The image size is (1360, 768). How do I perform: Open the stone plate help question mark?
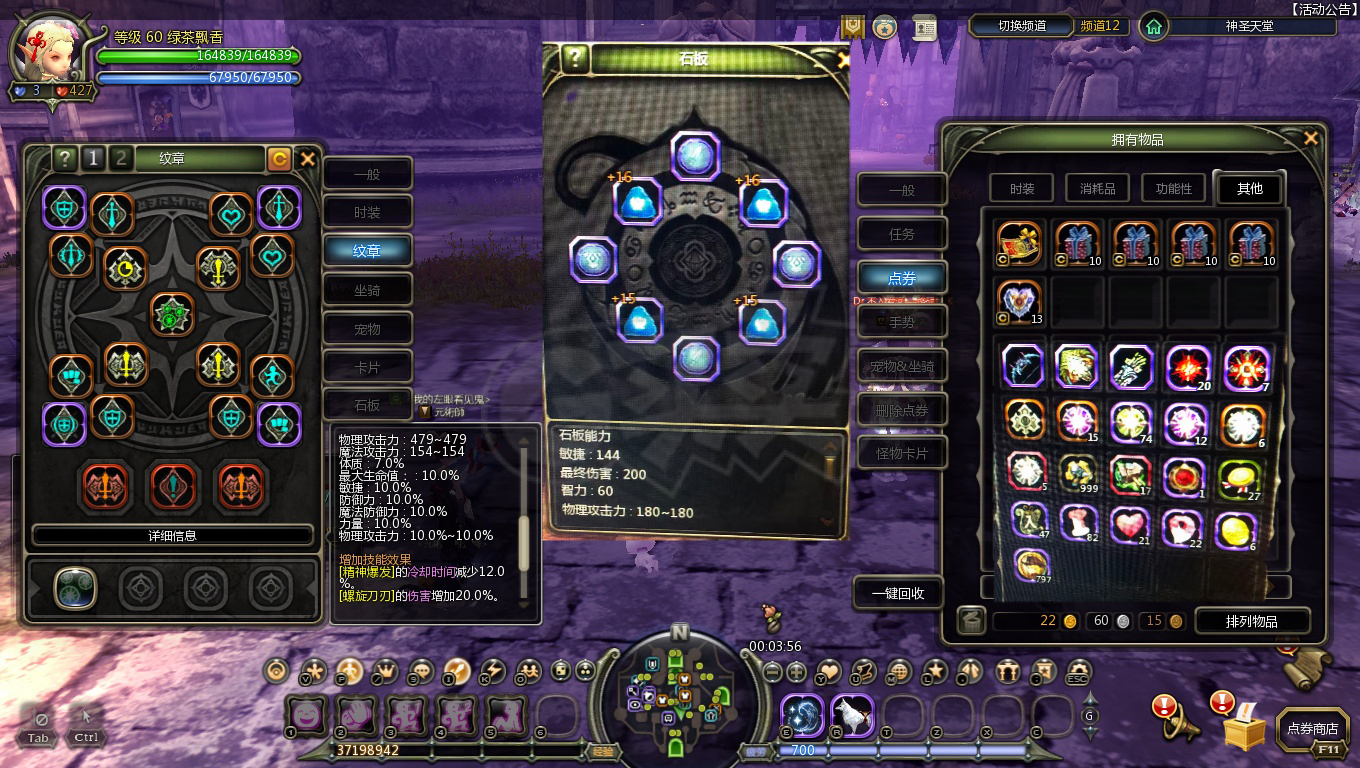(x=574, y=58)
